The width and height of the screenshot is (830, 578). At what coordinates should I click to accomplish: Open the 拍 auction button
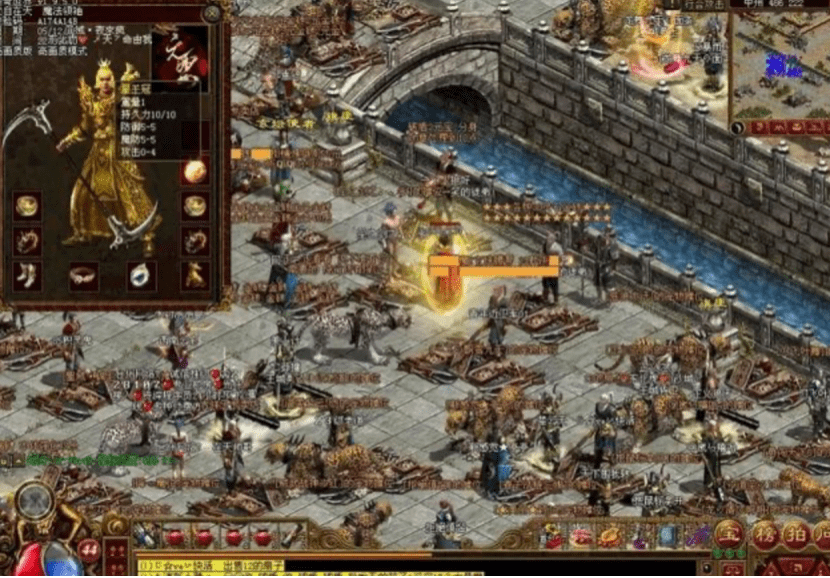[797, 533]
